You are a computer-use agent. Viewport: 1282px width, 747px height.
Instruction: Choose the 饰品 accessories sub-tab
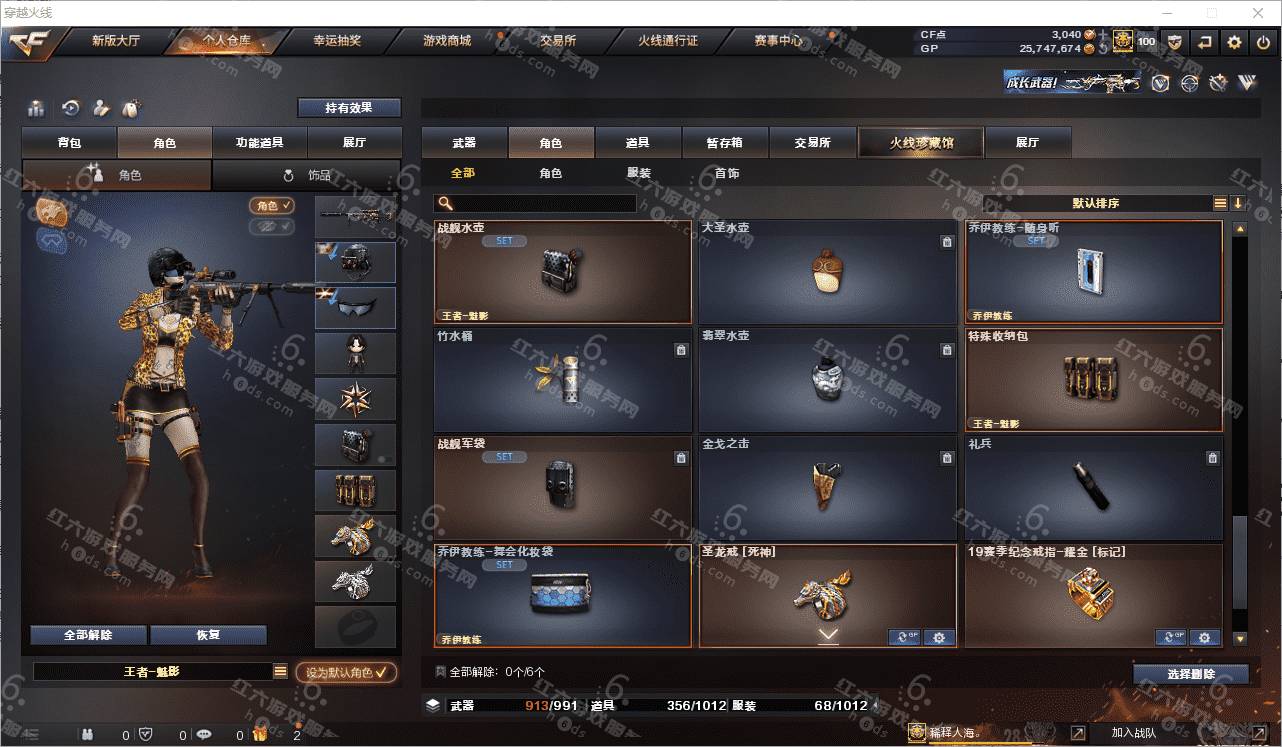(306, 175)
